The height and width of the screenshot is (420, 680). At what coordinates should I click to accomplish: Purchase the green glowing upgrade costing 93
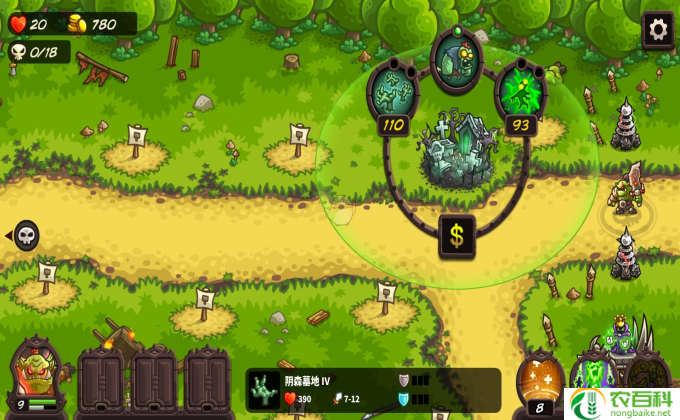pos(520,92)
